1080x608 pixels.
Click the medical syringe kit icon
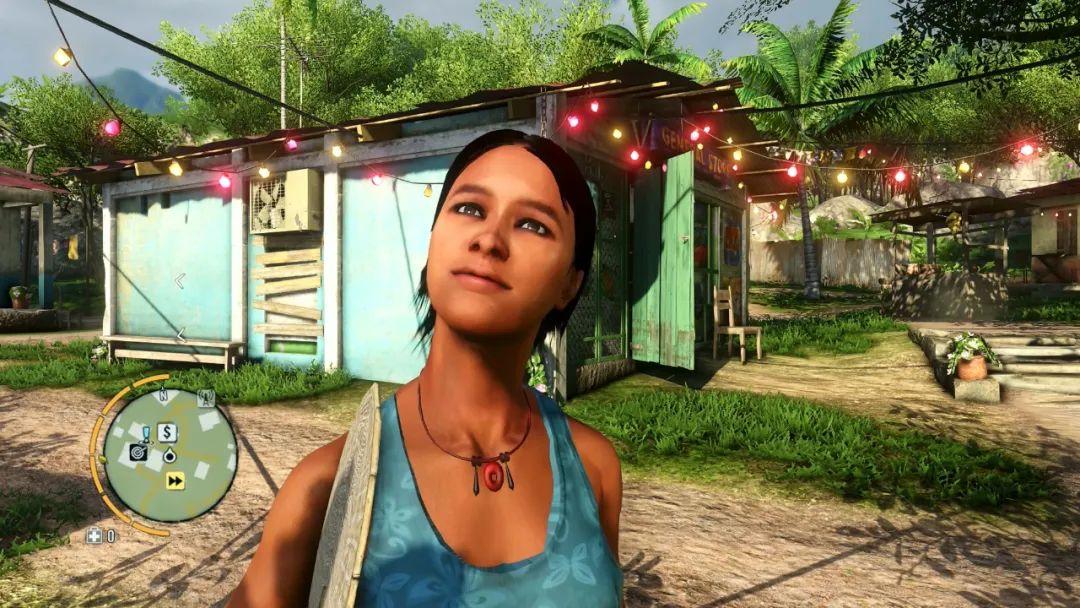(x=94, y=536)
